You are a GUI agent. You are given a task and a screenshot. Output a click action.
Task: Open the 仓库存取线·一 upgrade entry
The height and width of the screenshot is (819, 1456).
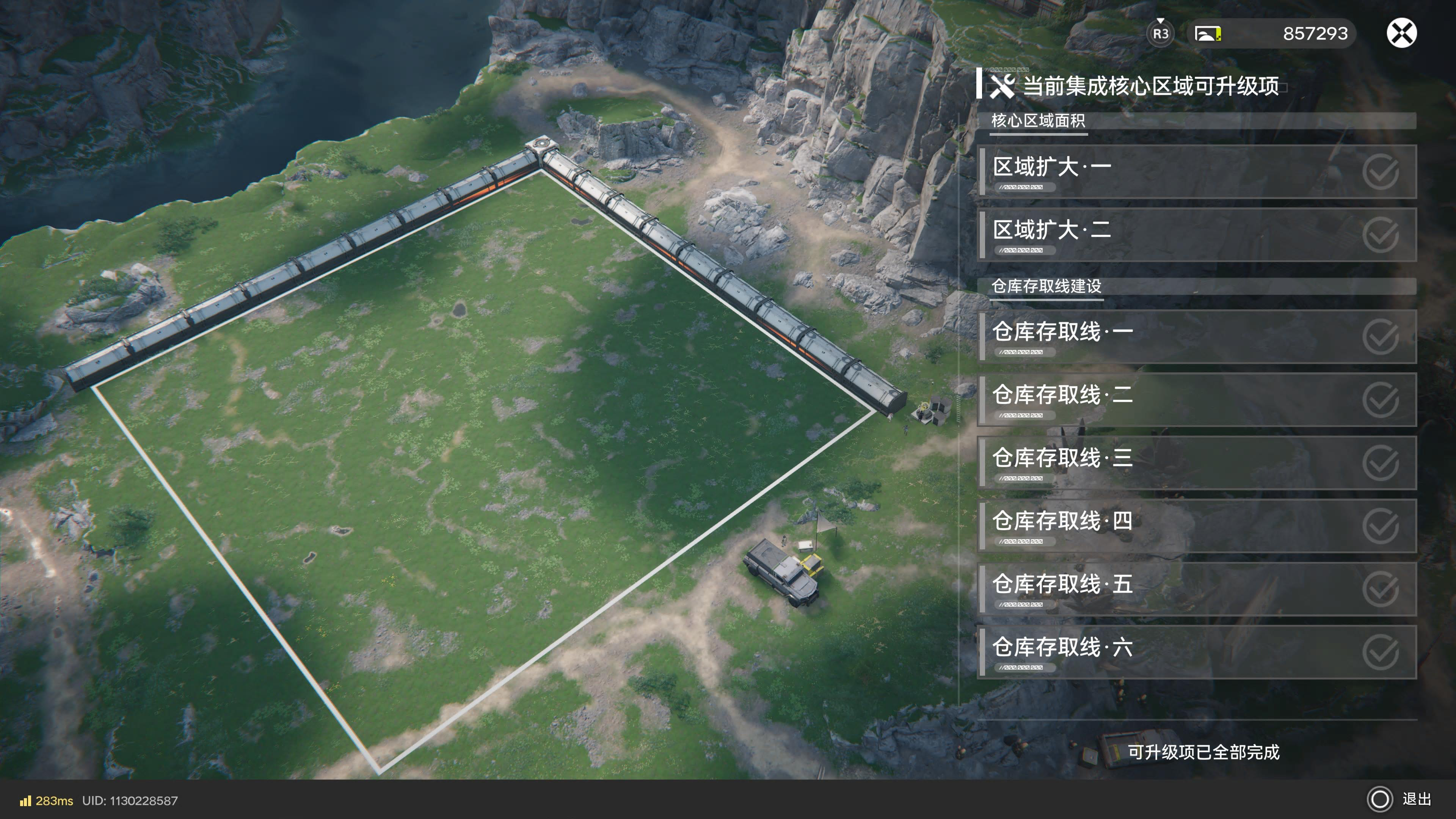click(1197, 336)
